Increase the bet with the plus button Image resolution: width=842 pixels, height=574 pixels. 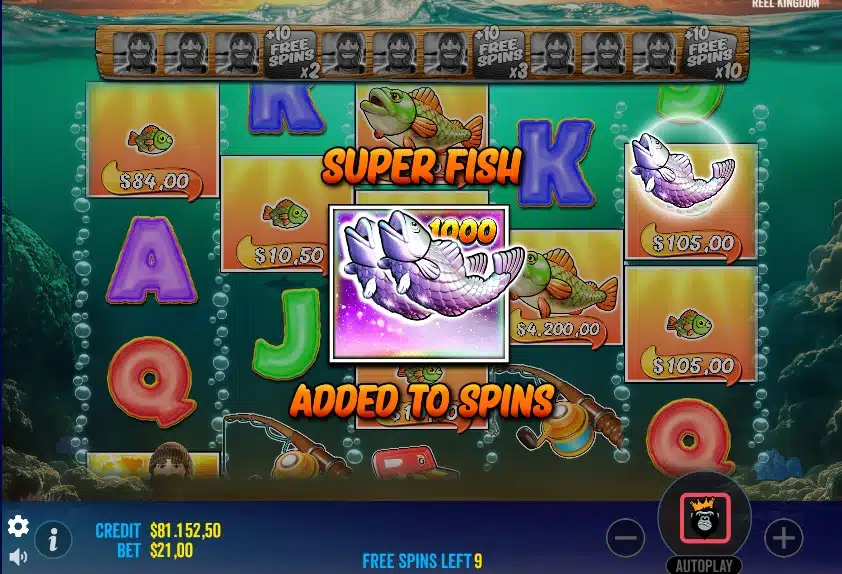[783, 538]
